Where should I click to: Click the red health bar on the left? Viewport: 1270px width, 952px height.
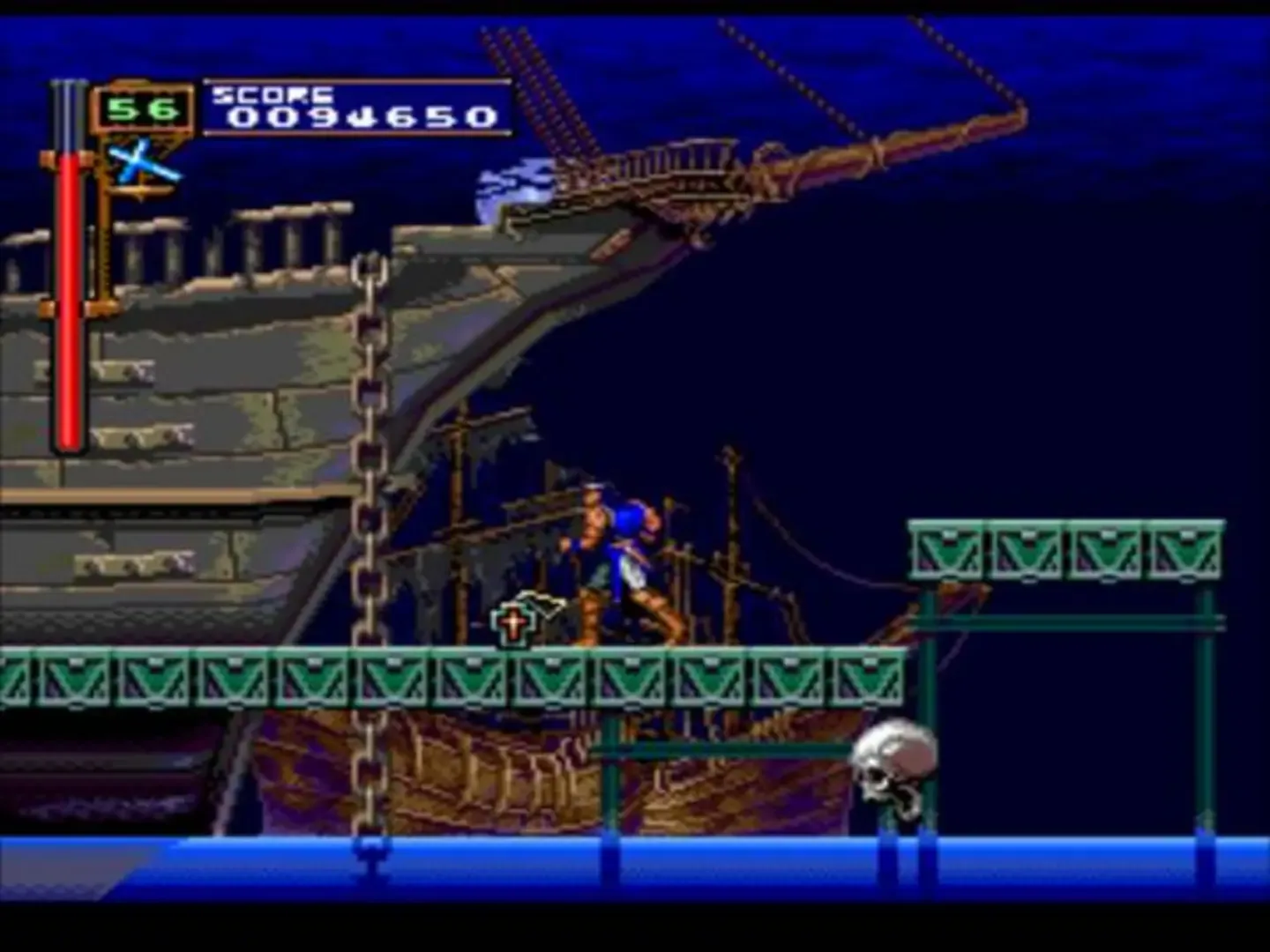tap(71, 309)
